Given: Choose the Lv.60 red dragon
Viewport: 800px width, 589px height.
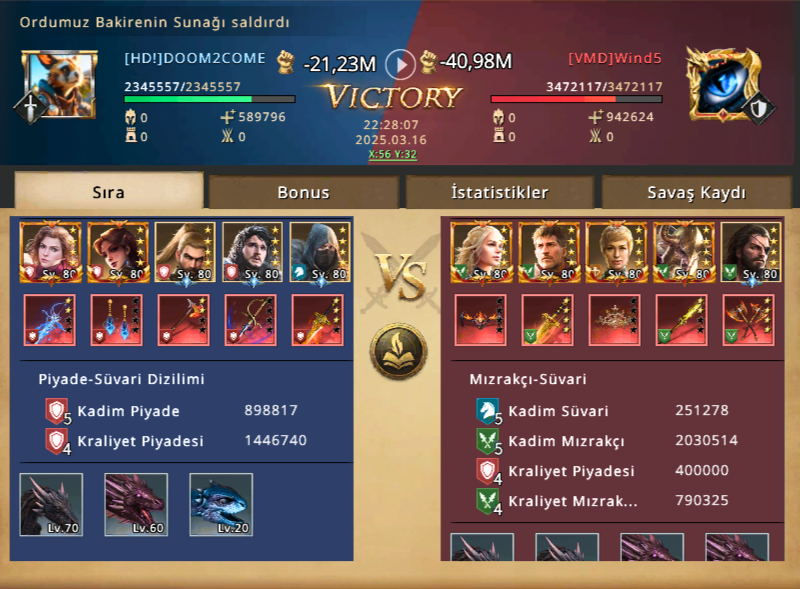Looking at the screenshot, I should click(x=136, y=505).
